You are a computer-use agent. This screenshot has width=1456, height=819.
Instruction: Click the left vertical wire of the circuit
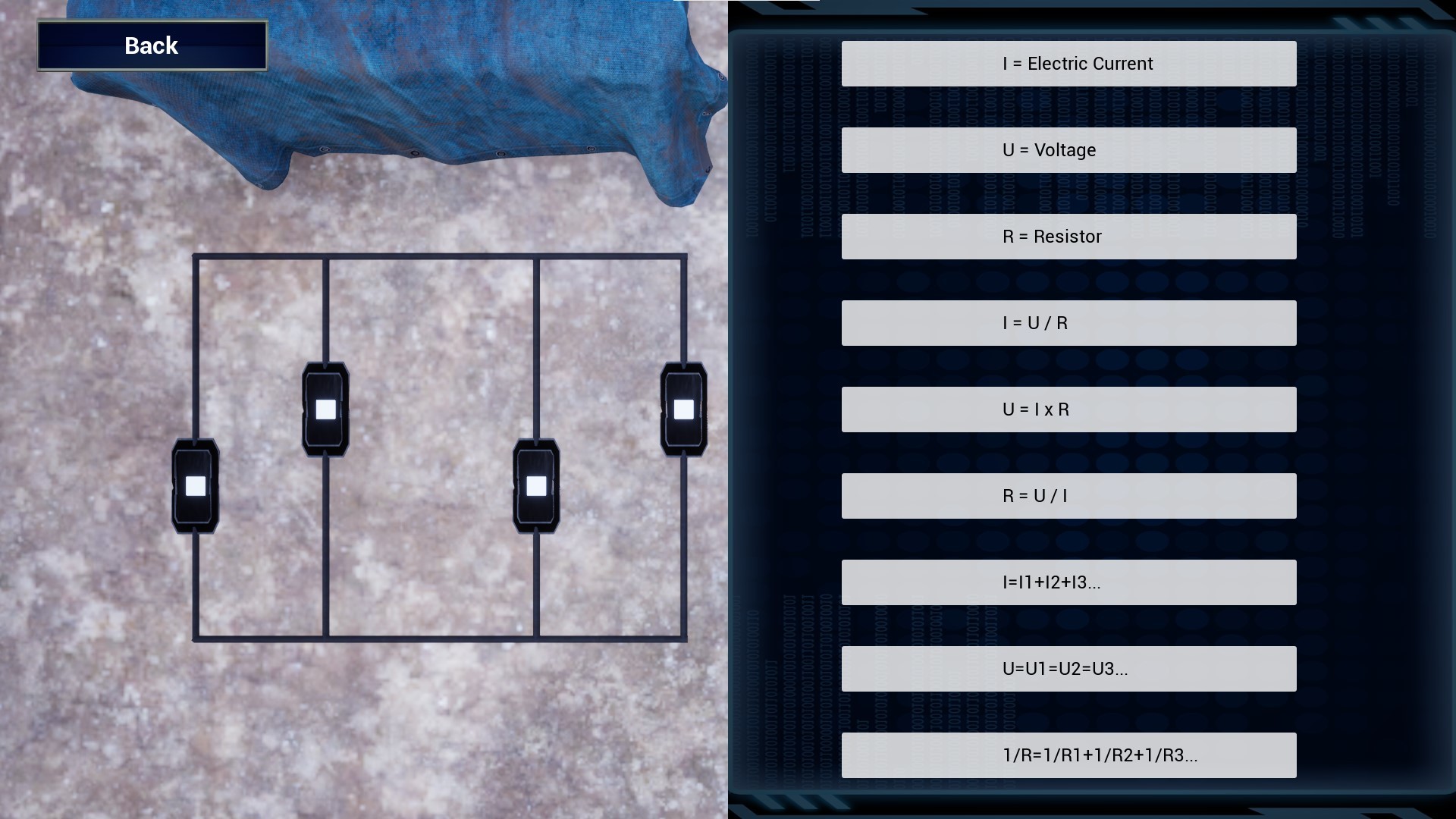point(197,341)
